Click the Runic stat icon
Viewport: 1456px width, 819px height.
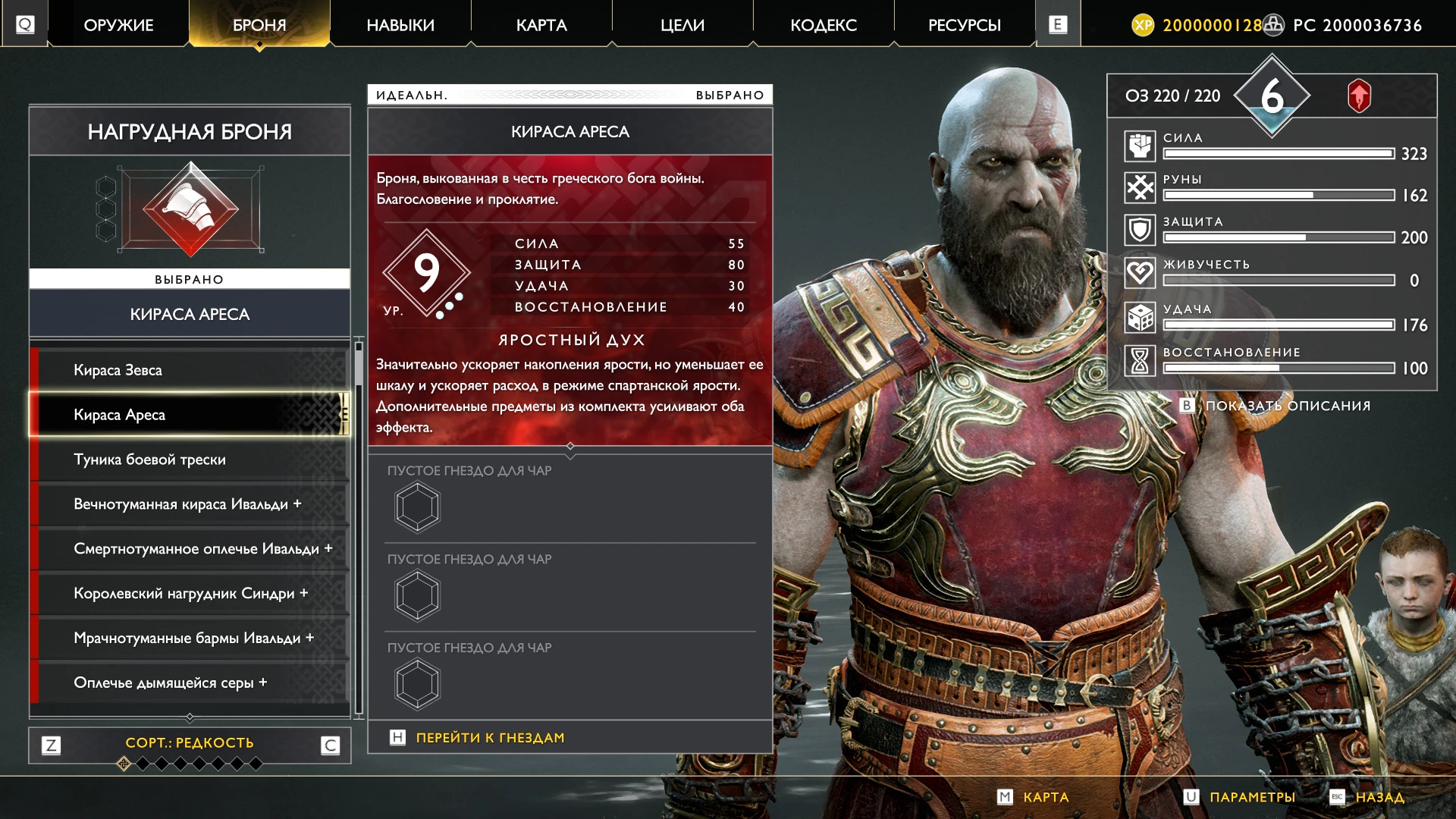point(1140,187)
